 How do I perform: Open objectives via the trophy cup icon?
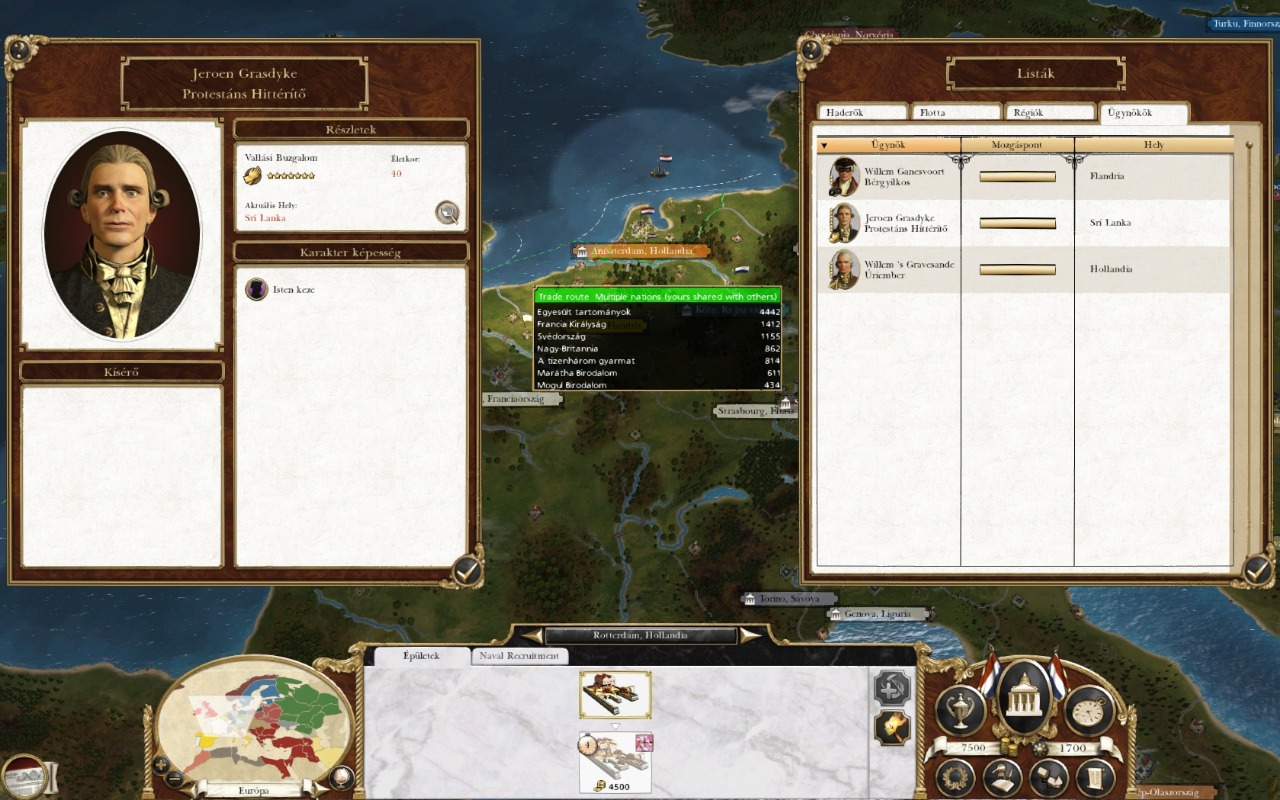960,710
